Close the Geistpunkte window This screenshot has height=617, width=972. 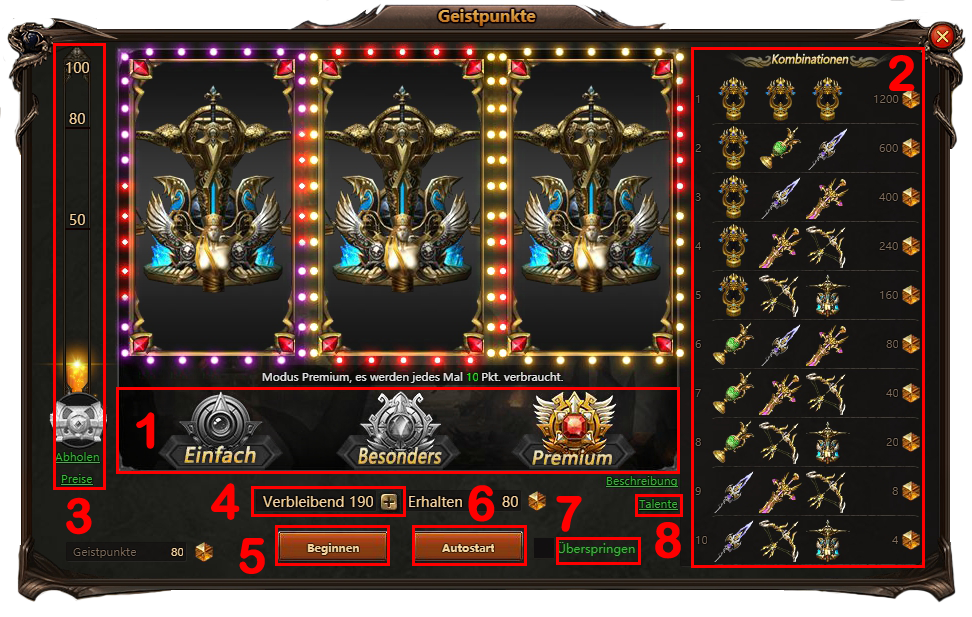[x=941, y=37]
